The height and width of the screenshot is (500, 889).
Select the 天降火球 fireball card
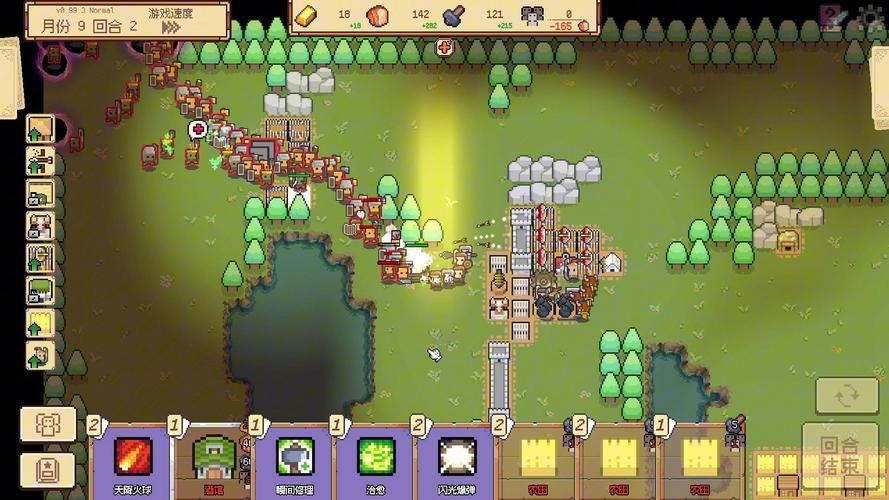[x=130, y=458]
